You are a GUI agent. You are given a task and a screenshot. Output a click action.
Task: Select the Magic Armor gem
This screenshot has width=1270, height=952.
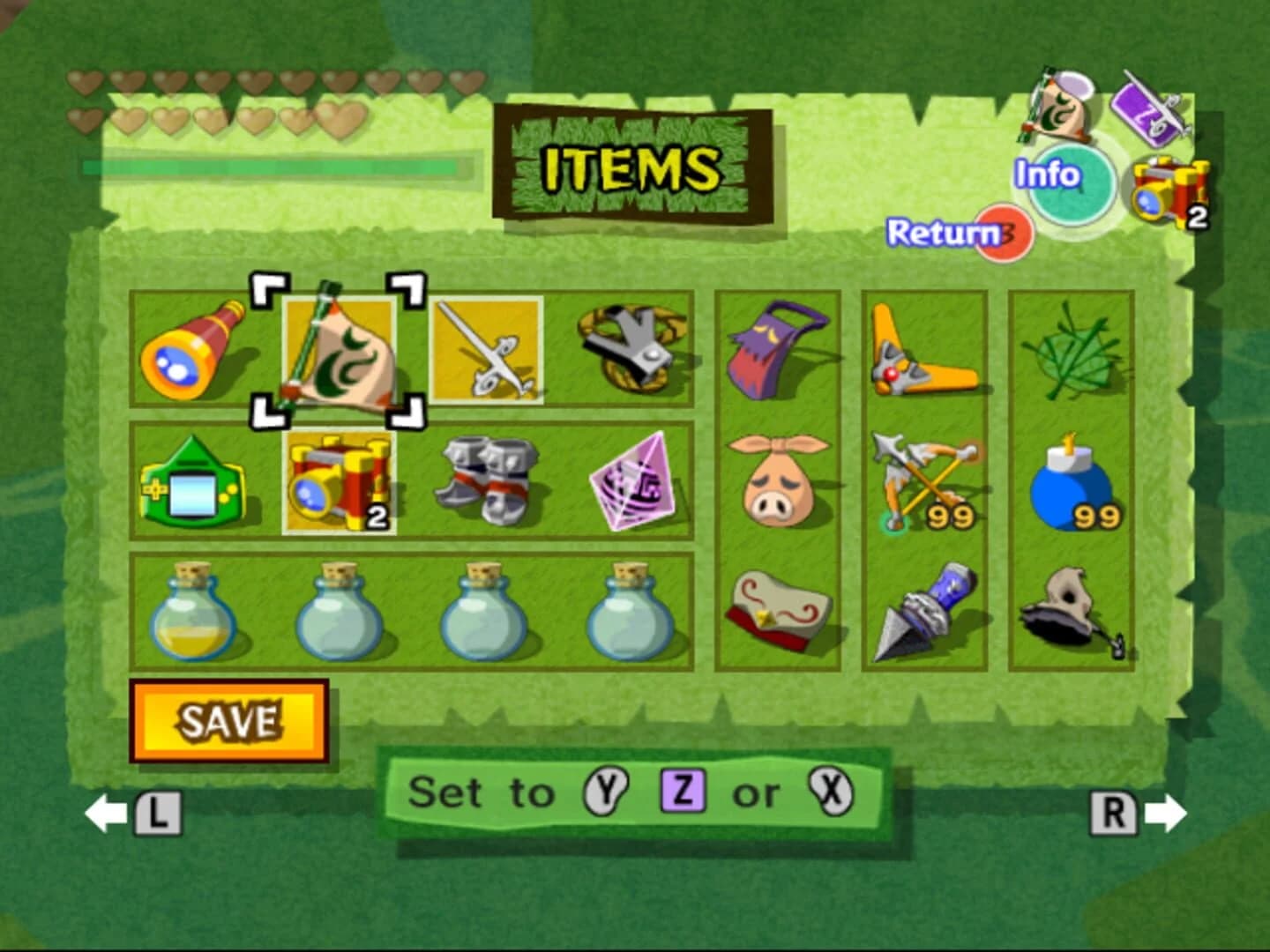633,480
